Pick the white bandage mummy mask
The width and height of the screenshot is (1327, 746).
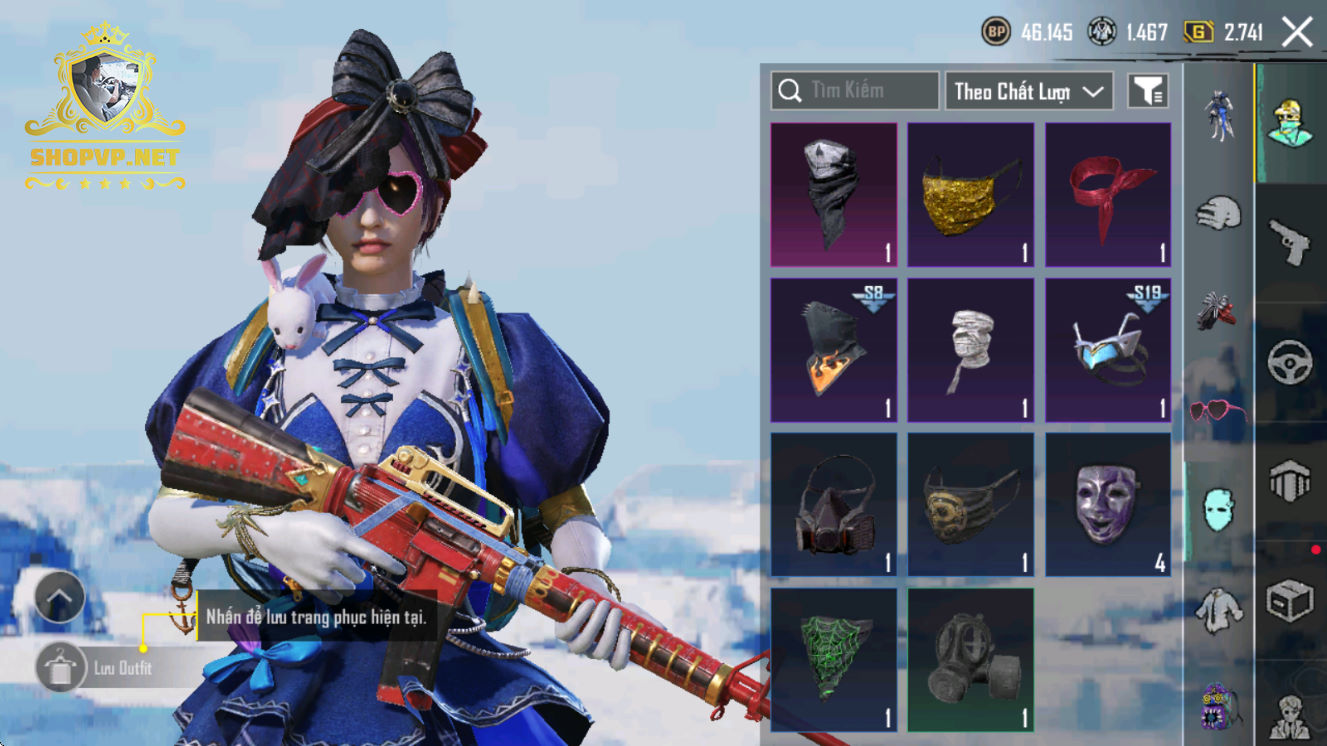tap(971, 350)
